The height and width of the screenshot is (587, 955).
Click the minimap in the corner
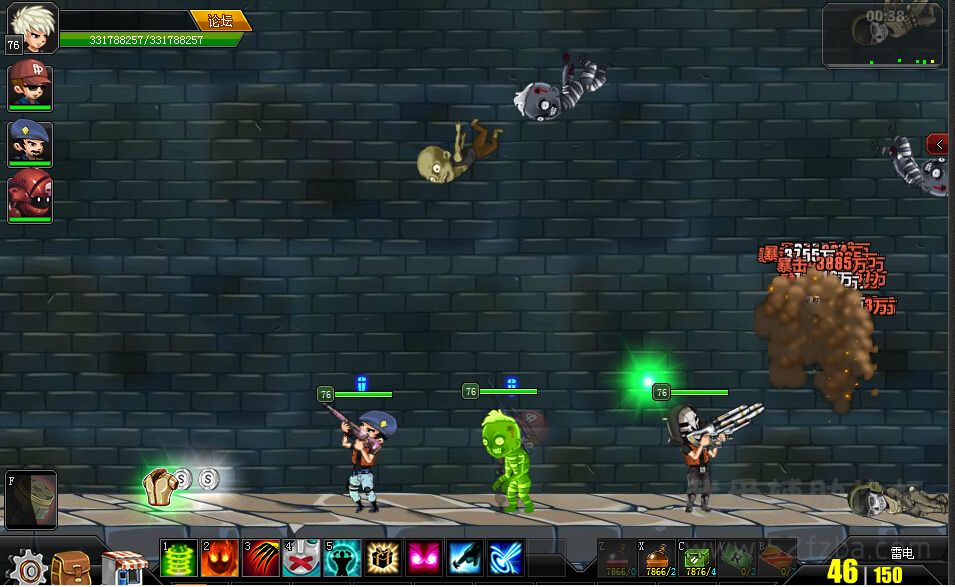point(883,35)
